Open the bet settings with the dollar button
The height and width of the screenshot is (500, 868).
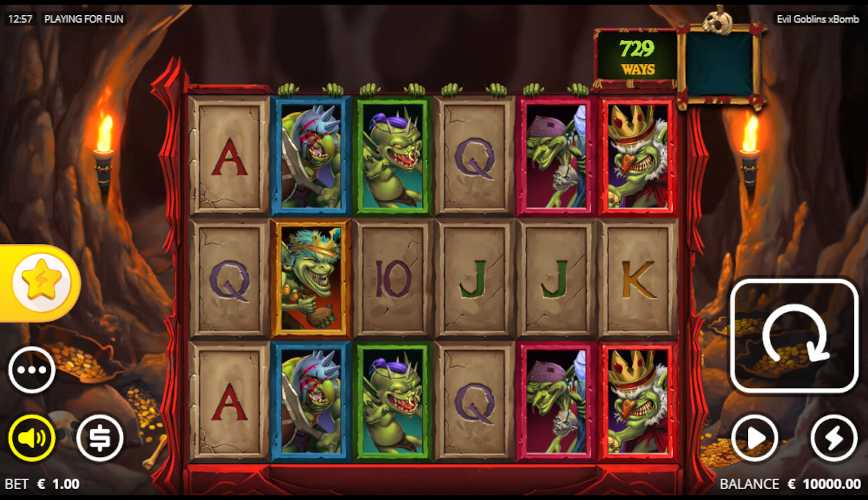pyautogui.click(x=100, y=438)
